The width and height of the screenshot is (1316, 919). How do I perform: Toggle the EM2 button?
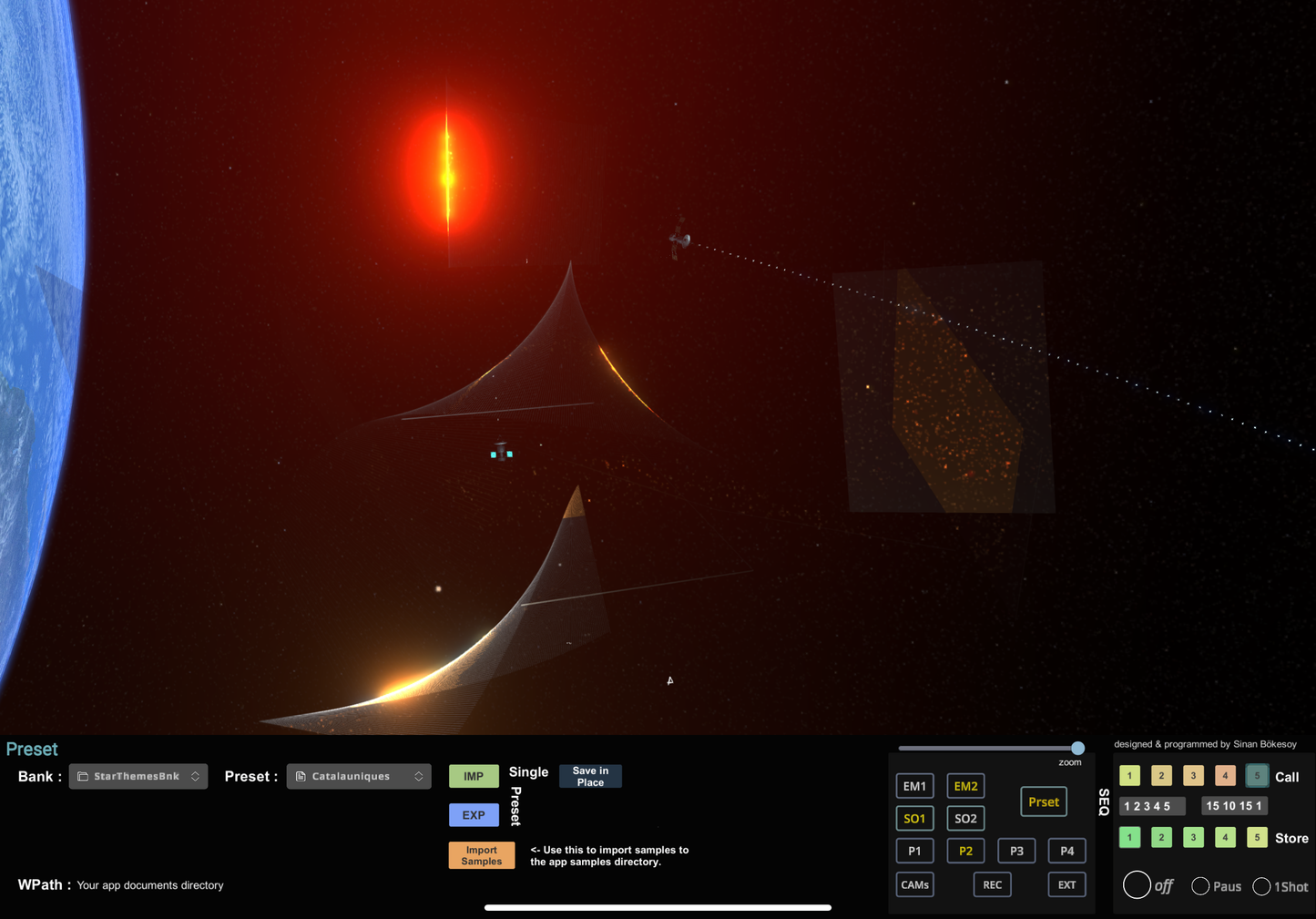click(965, 786)
